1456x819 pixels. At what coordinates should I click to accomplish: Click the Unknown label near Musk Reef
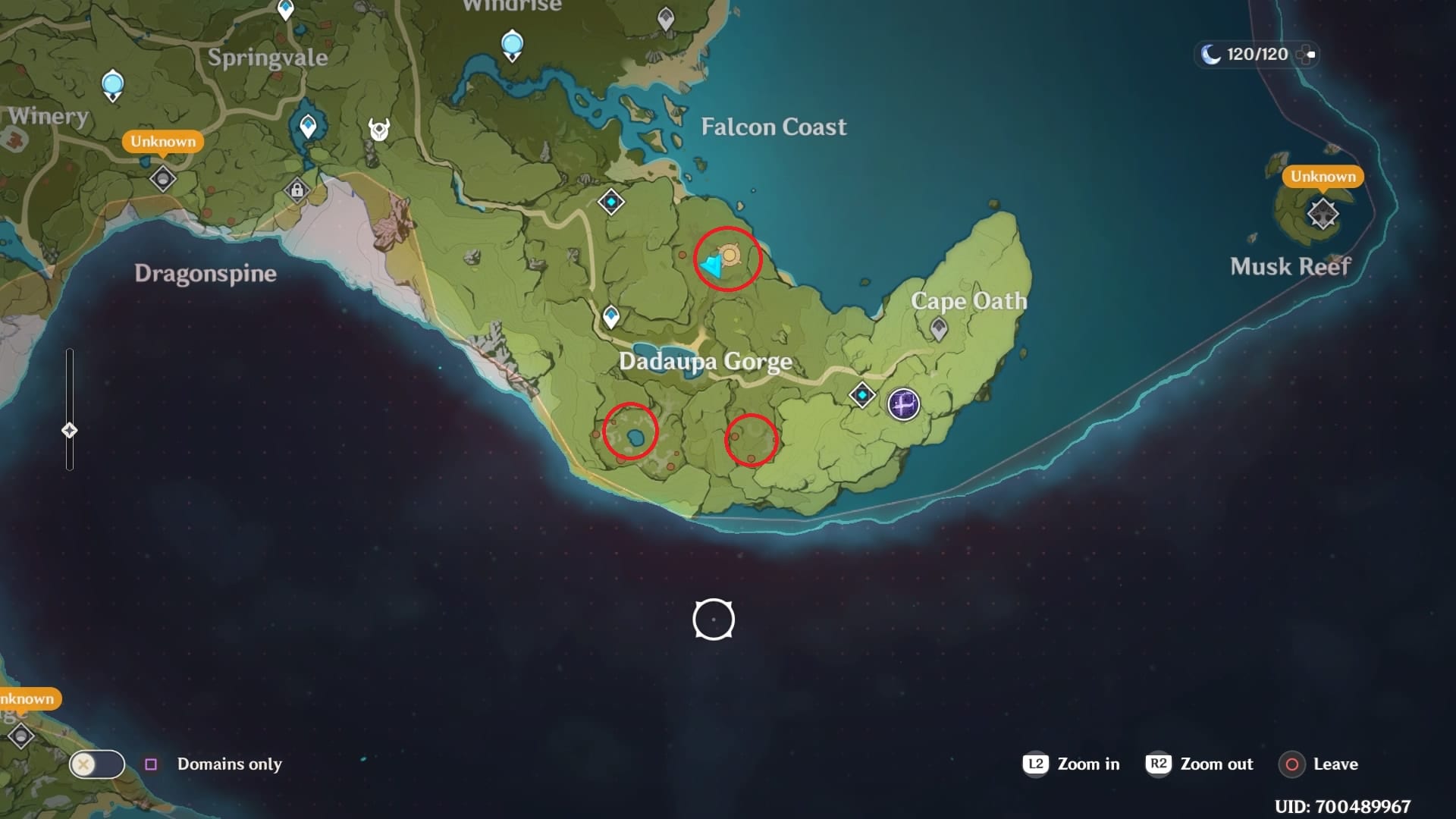click(x=1323, y=176)
